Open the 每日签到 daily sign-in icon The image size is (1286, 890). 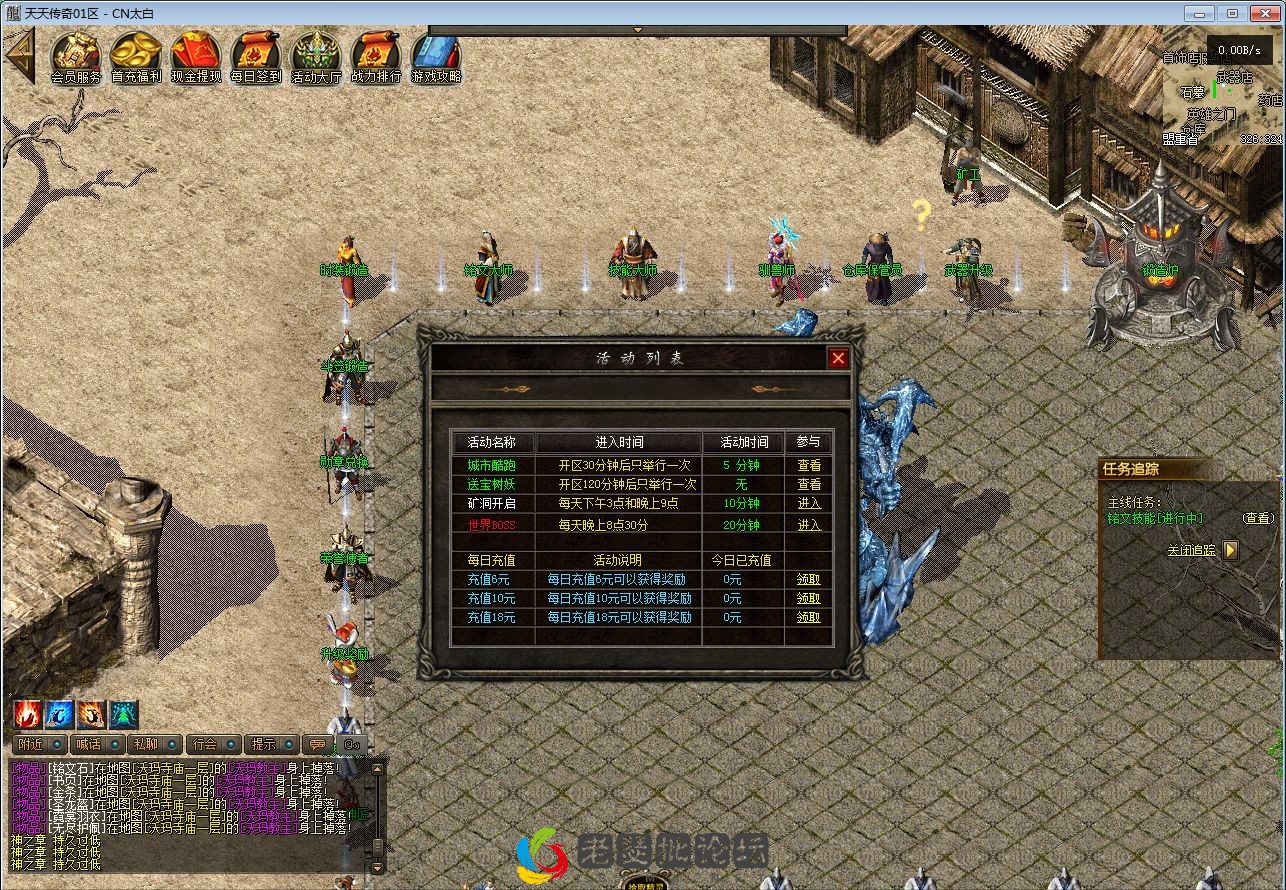(x=256, y=53)
